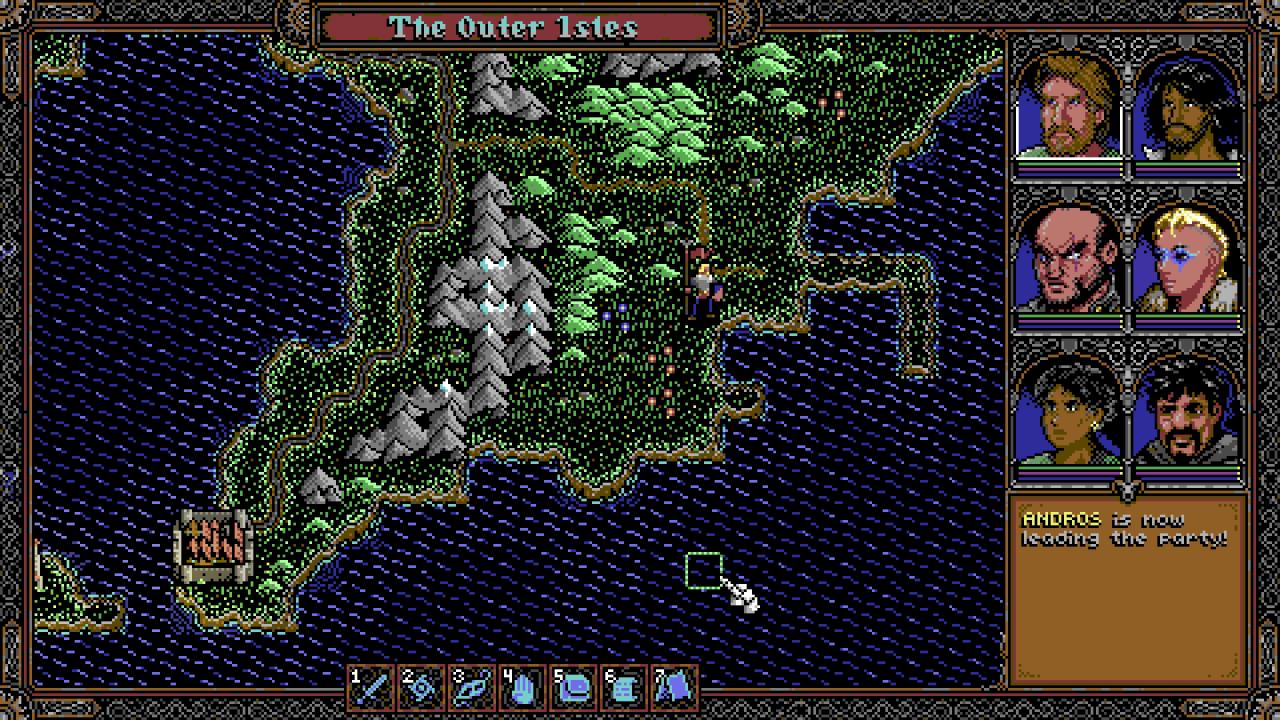Viewport: 1280px width, 720px height.
Task: Choose the feather quill icon in slot 3
Action: pyautogui.click(x=473, y=687)
